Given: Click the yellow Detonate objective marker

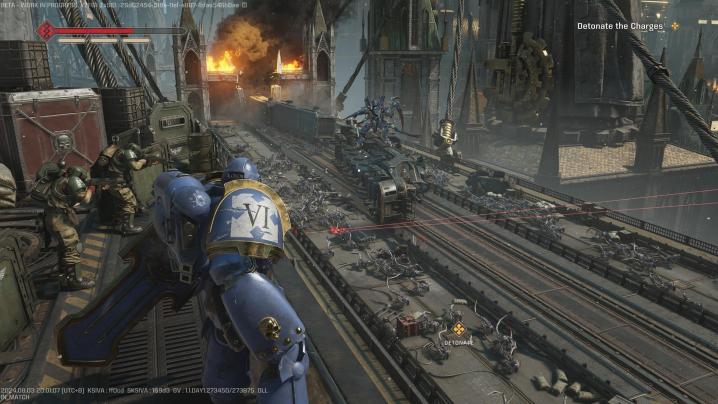Looking at the screenshot, I should pos(458,328).
